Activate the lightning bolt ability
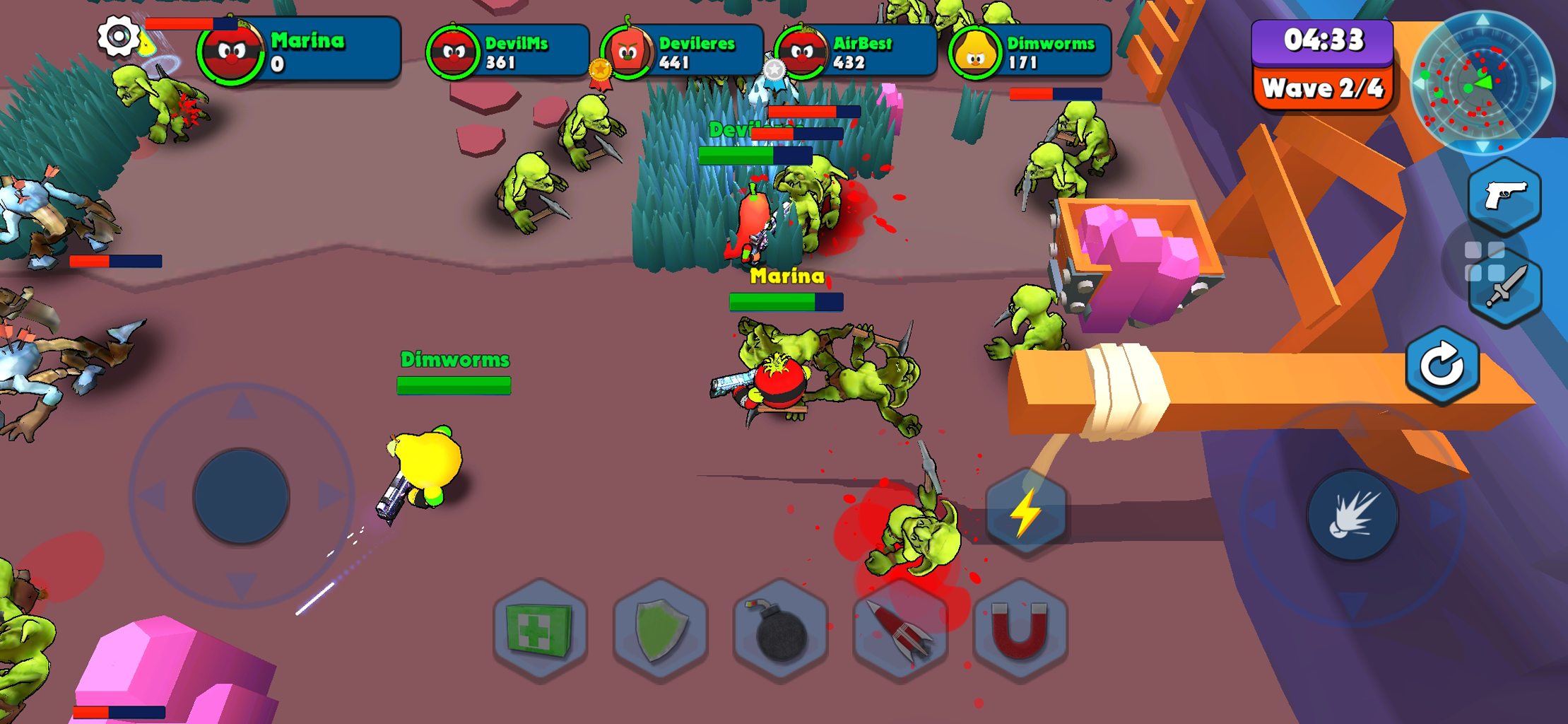Screen dimensions: 1568x724 (1025, 512)
